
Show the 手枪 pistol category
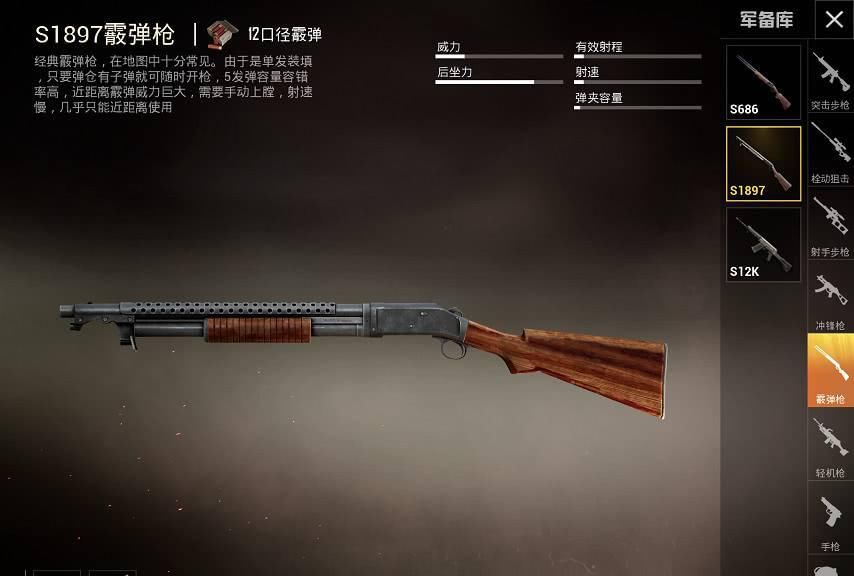(830, 519)
